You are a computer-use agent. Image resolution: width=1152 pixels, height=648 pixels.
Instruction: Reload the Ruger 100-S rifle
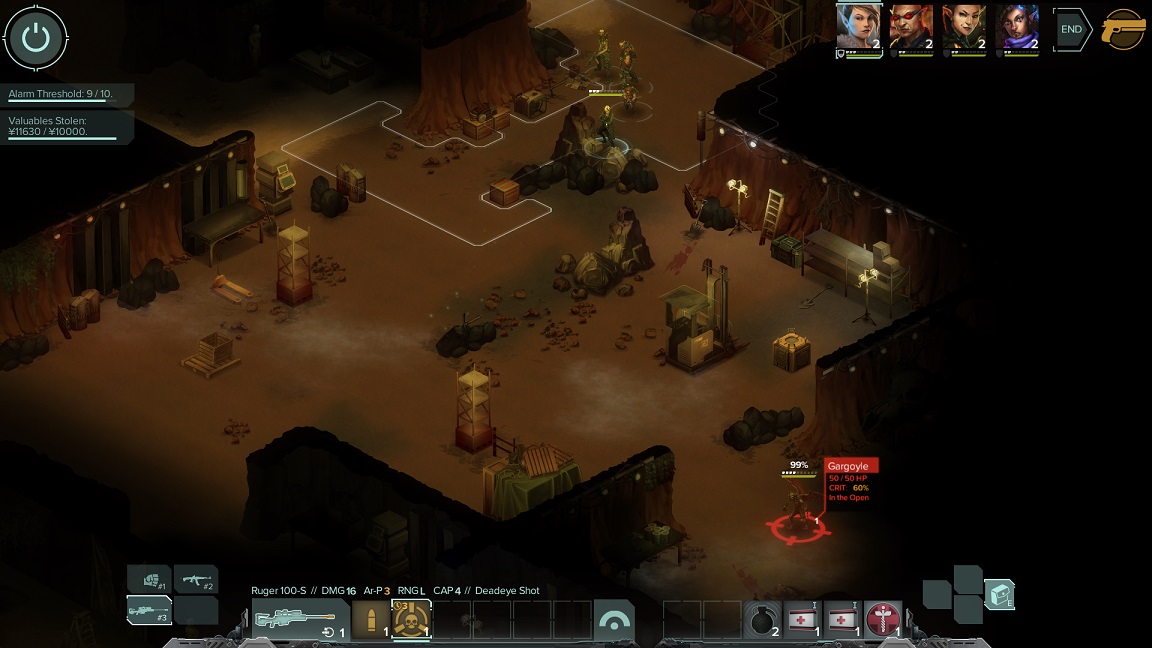pyautogui.click(x=331, y=632)
